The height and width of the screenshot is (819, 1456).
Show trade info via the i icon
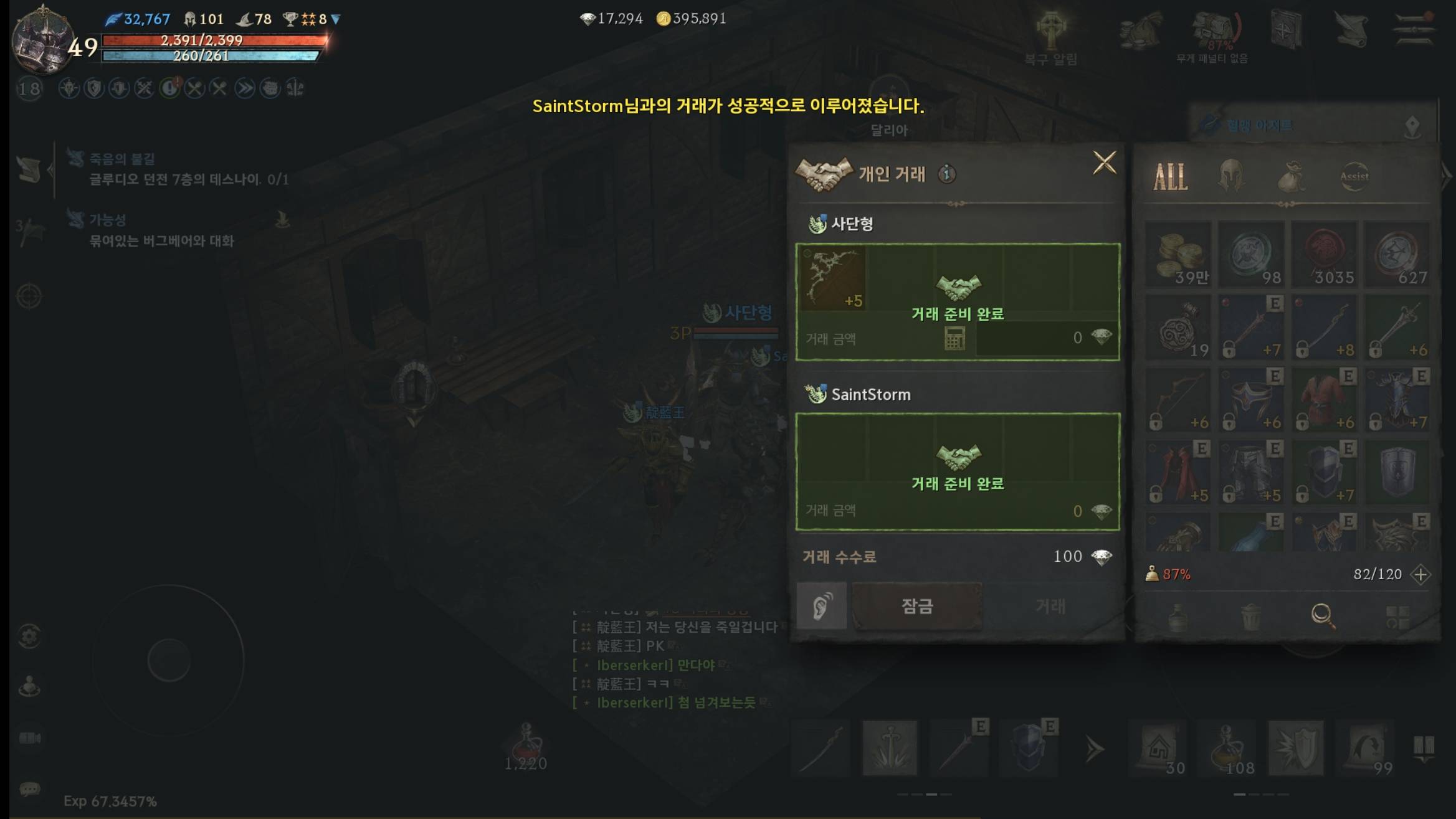(946, 174)
